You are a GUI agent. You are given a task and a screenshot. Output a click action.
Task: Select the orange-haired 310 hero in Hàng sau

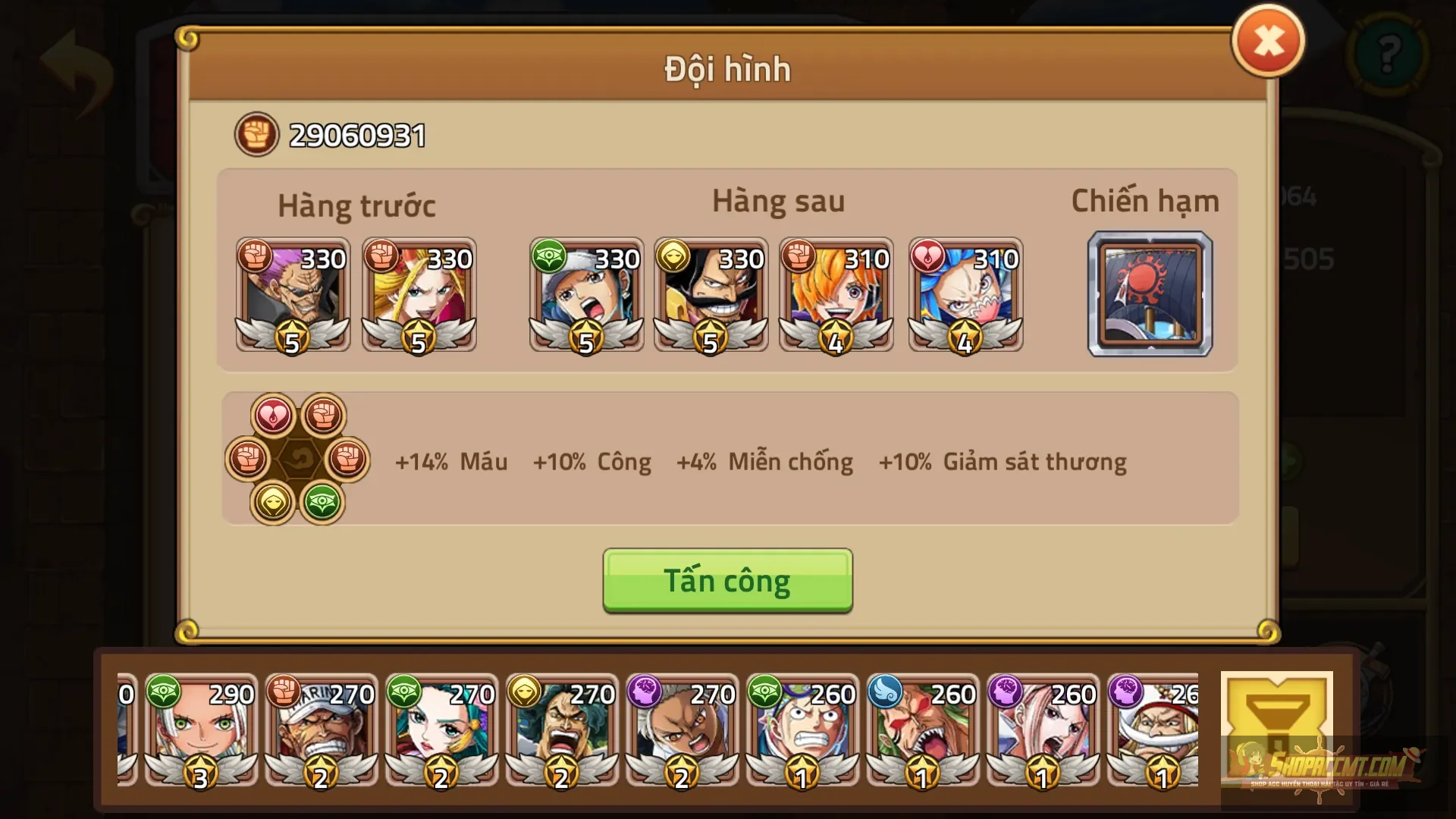click(x=836, y=296)
